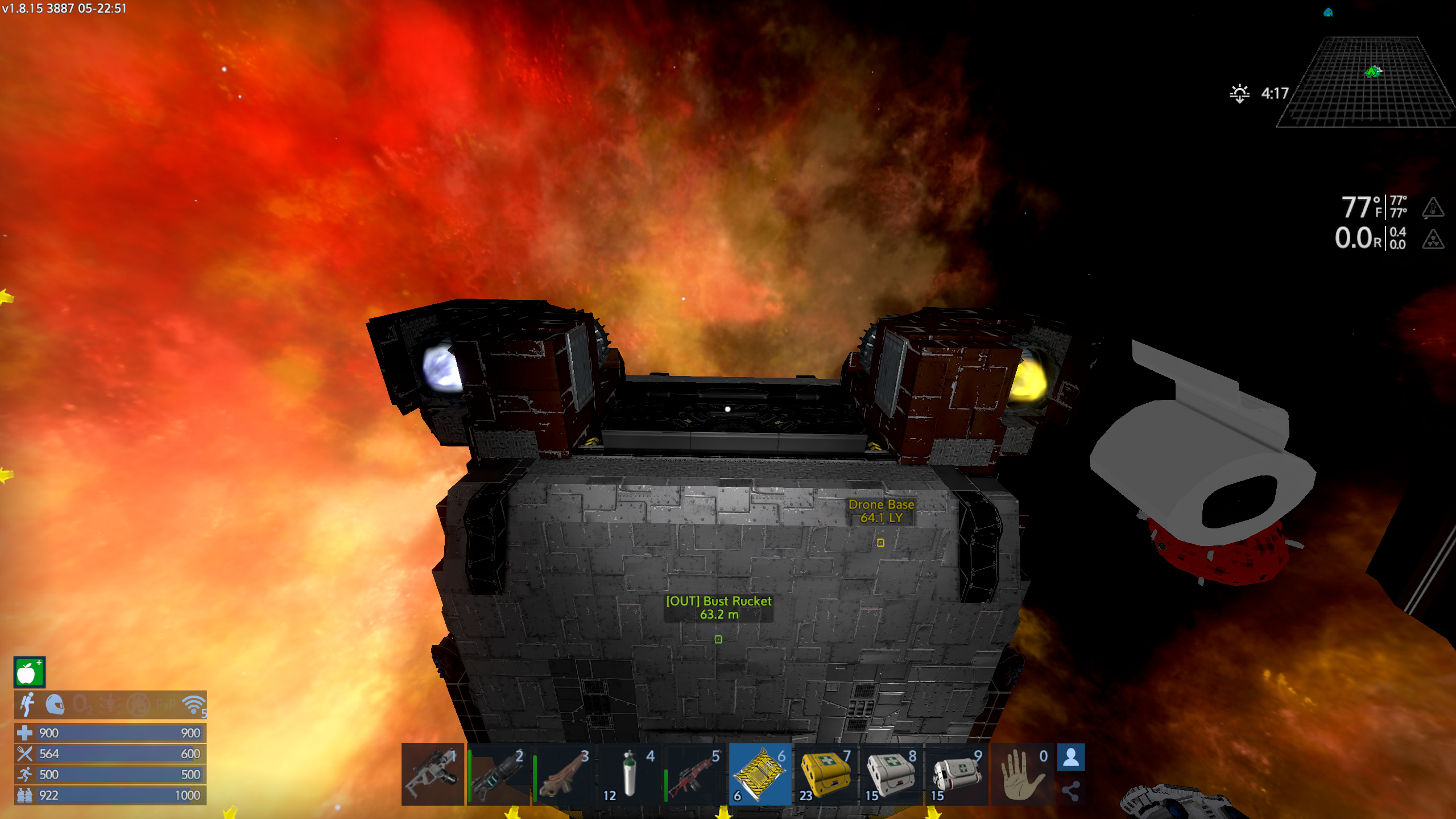Select the oxygen bottle hotbar slot

[x=629, y=774]
